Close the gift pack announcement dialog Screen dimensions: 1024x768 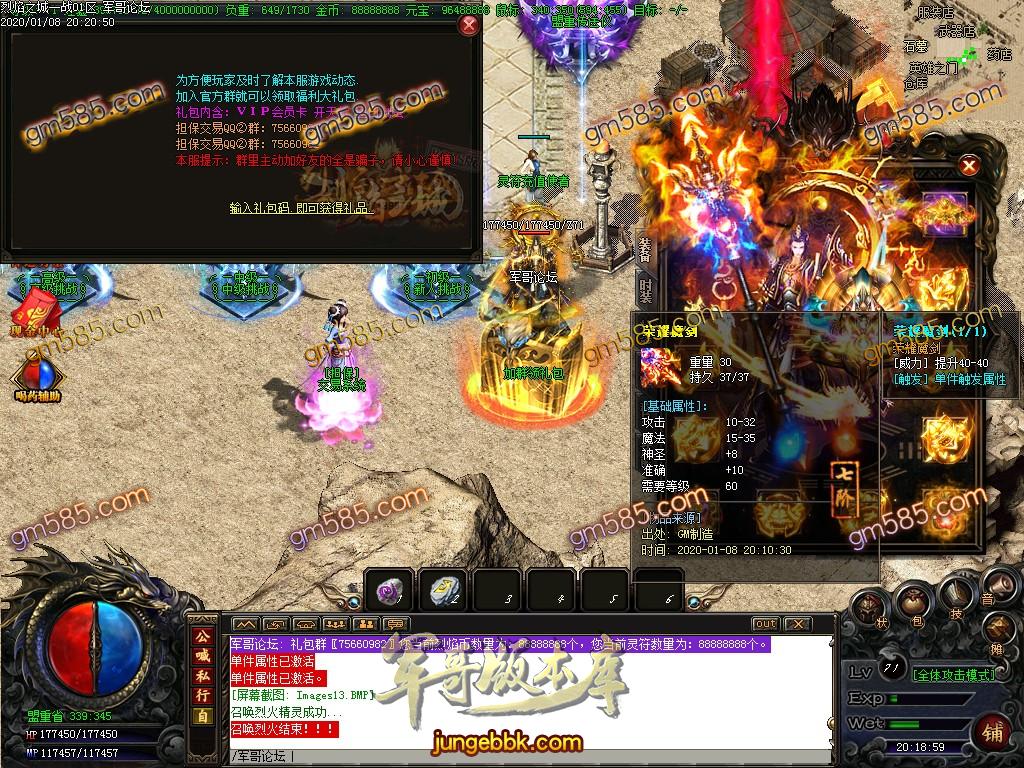467,27
